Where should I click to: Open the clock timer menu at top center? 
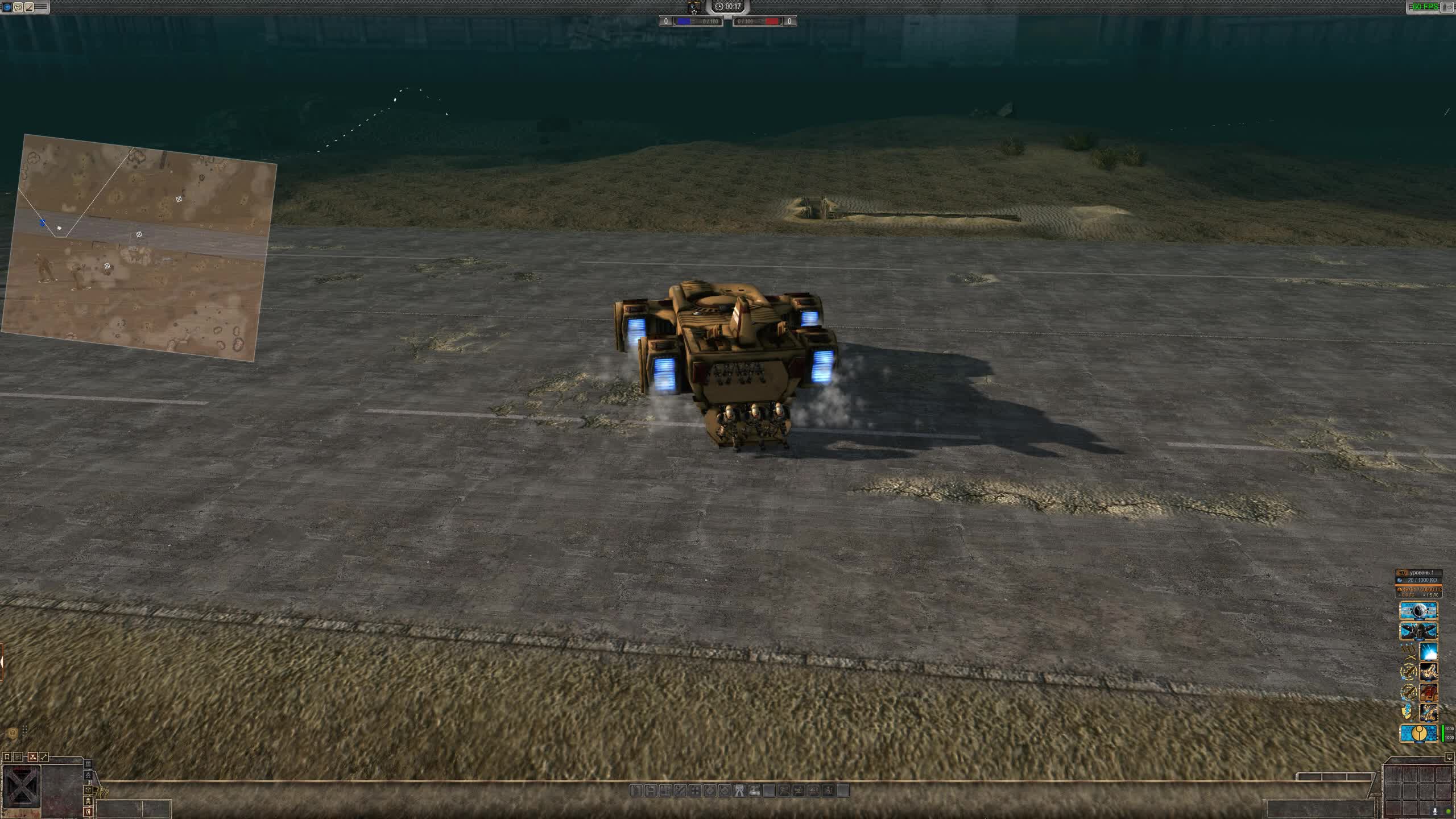tap(728, 7)
